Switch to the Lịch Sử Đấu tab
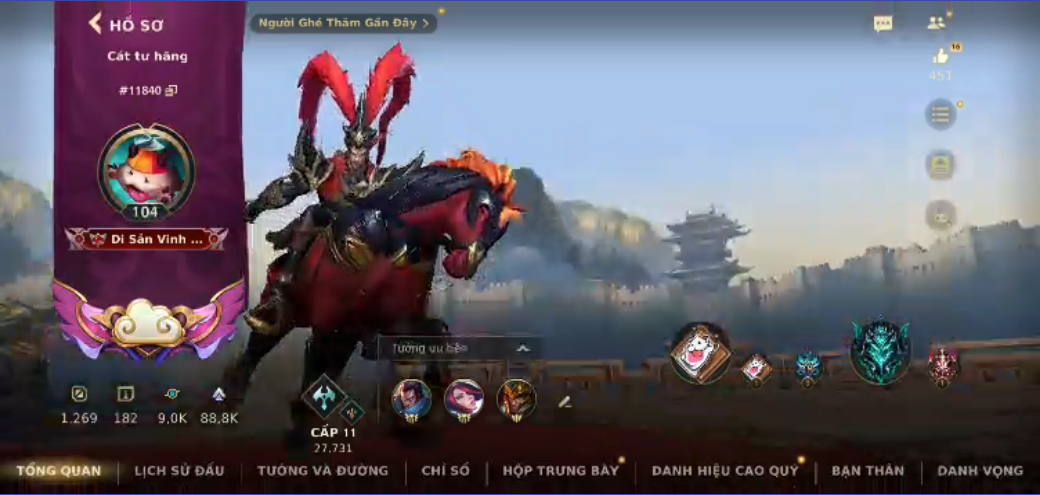Viewport: 1040px width, 495px height. click(179, 470)
